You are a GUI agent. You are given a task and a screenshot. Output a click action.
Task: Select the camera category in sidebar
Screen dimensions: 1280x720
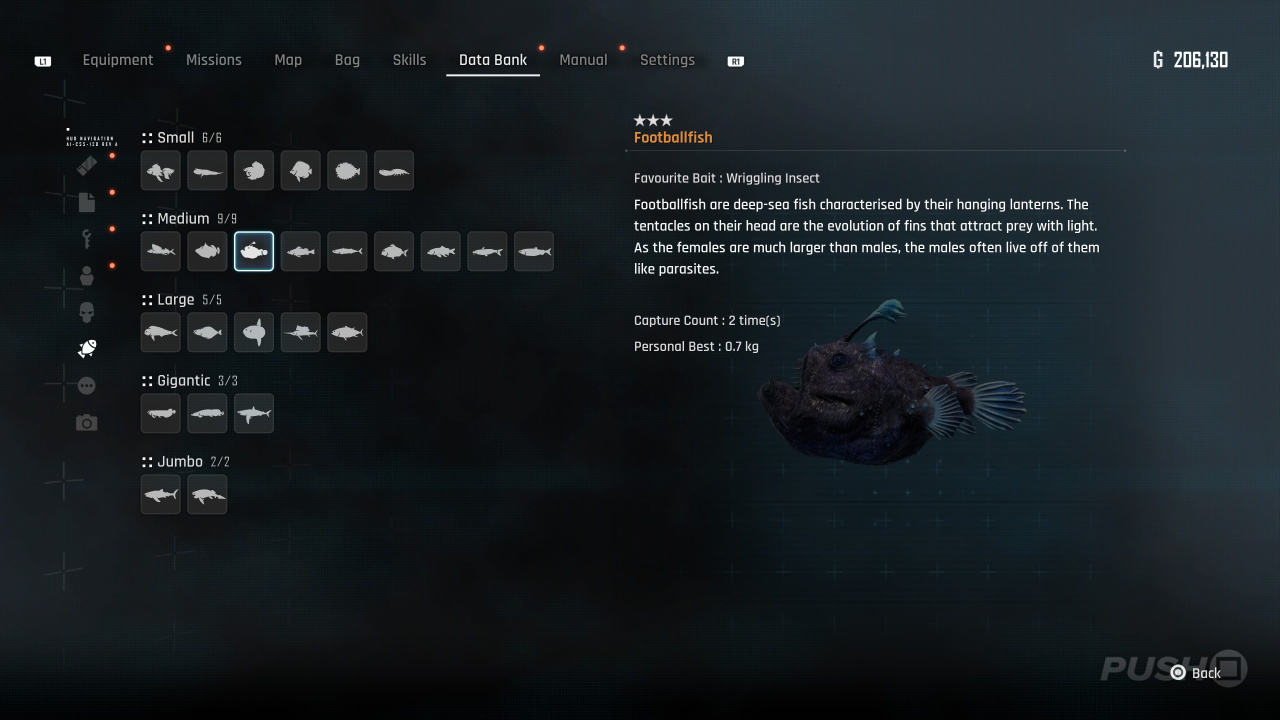coord(87,423)
